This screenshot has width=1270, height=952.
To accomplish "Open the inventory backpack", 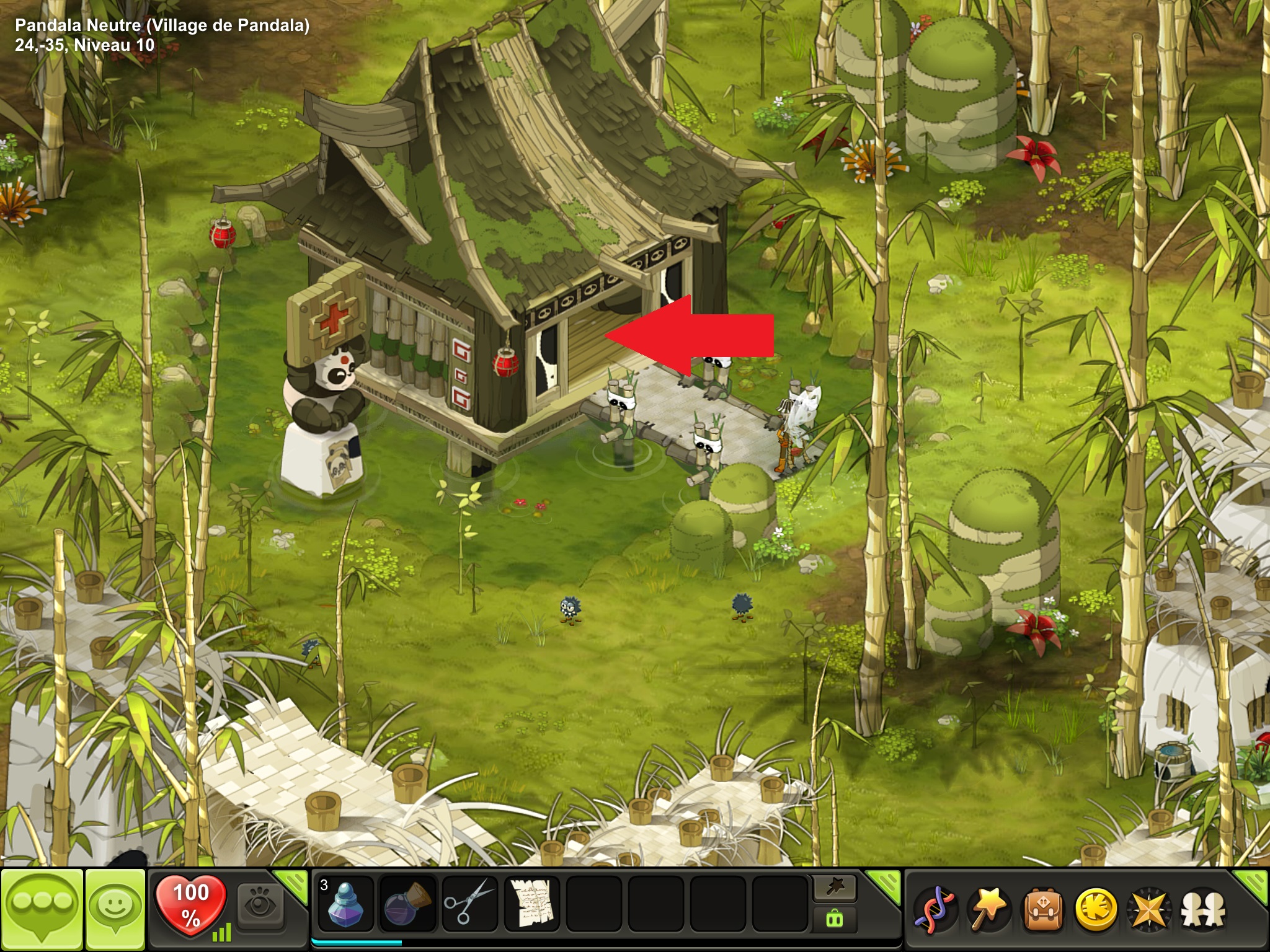I will 1042,909.
